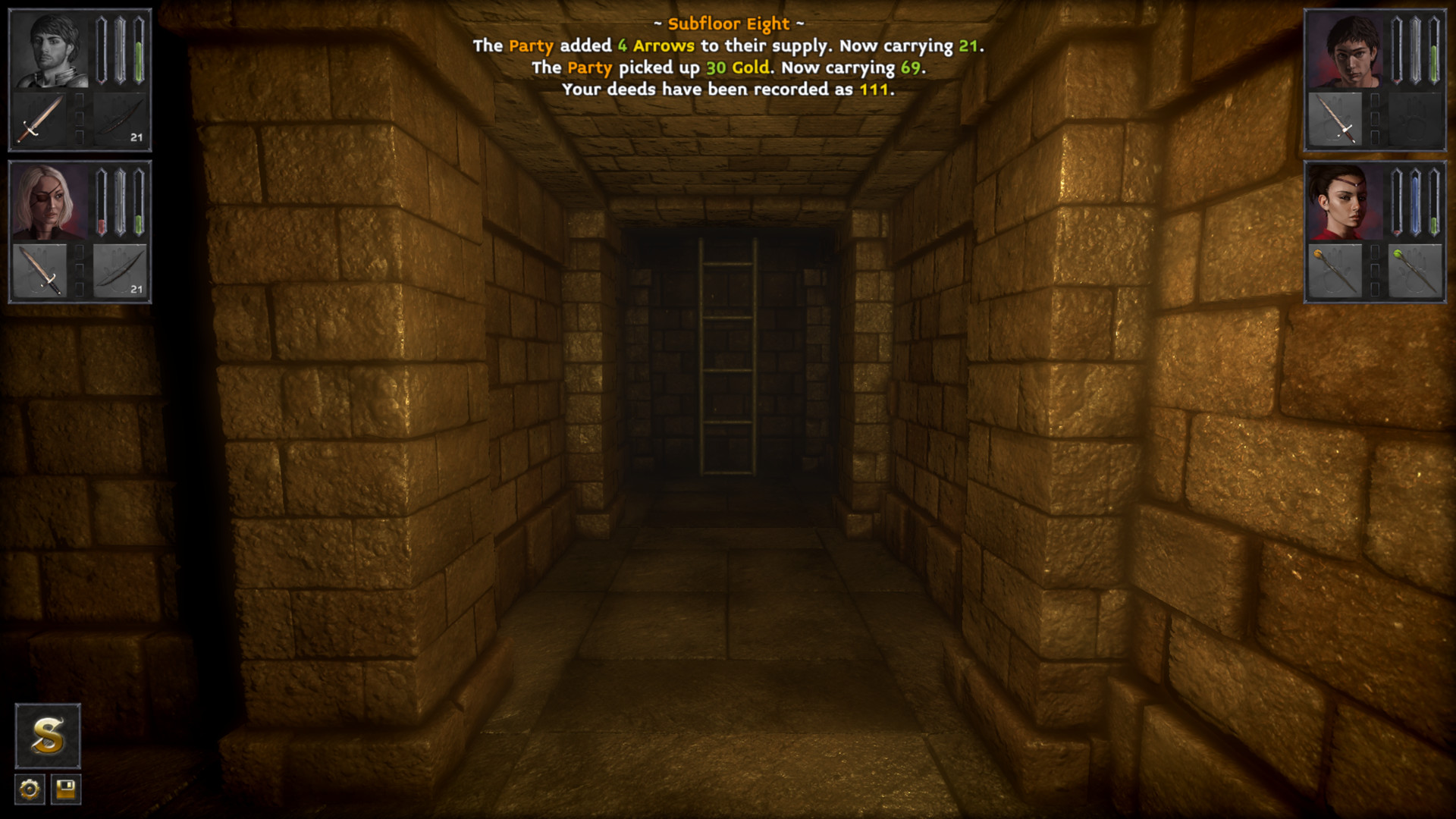This screenshot has height=819, width=1456.
Task: Click the "Subfloor Eight" message text
Action: 729,24
